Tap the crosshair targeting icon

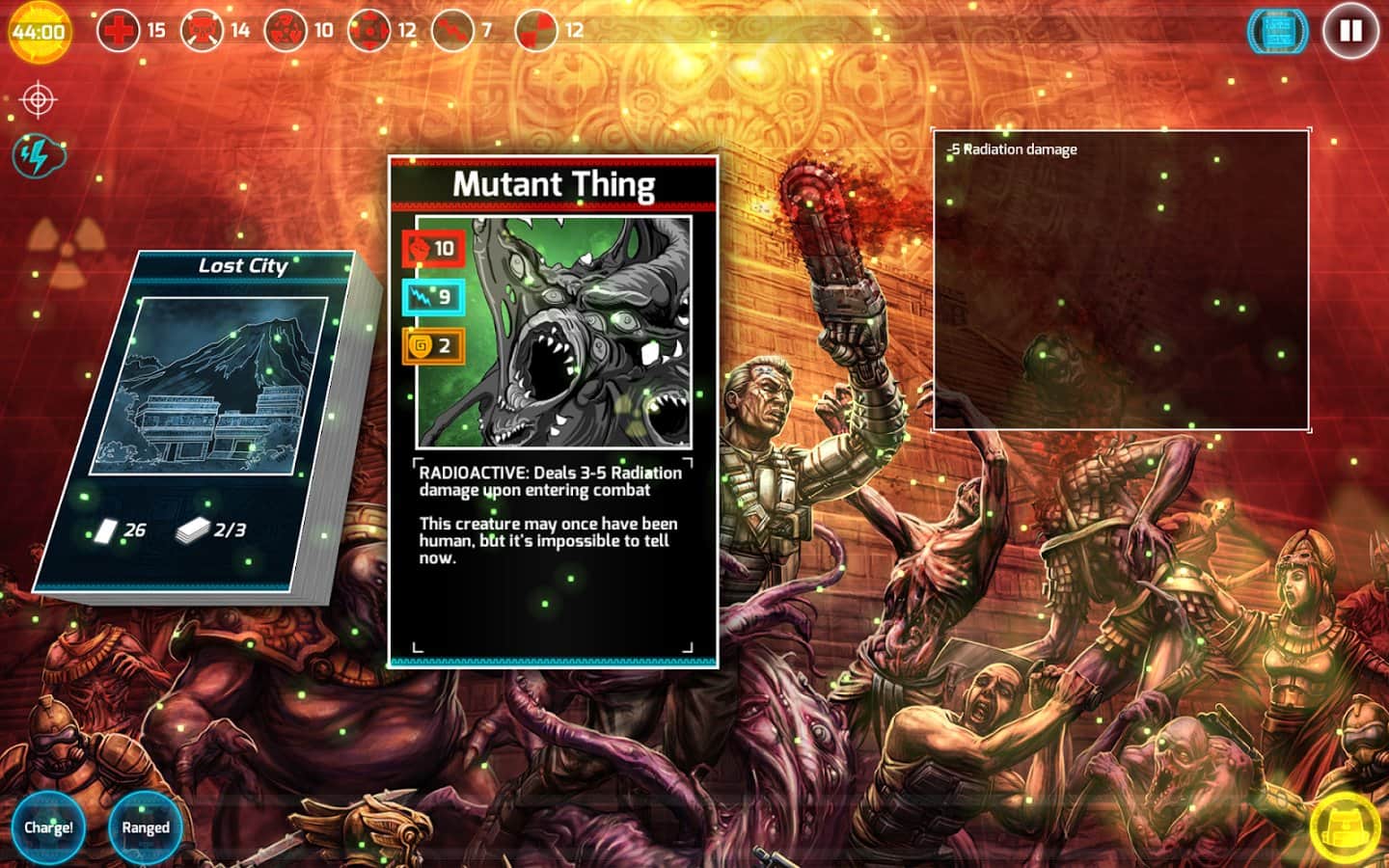[x=39, y=99]
